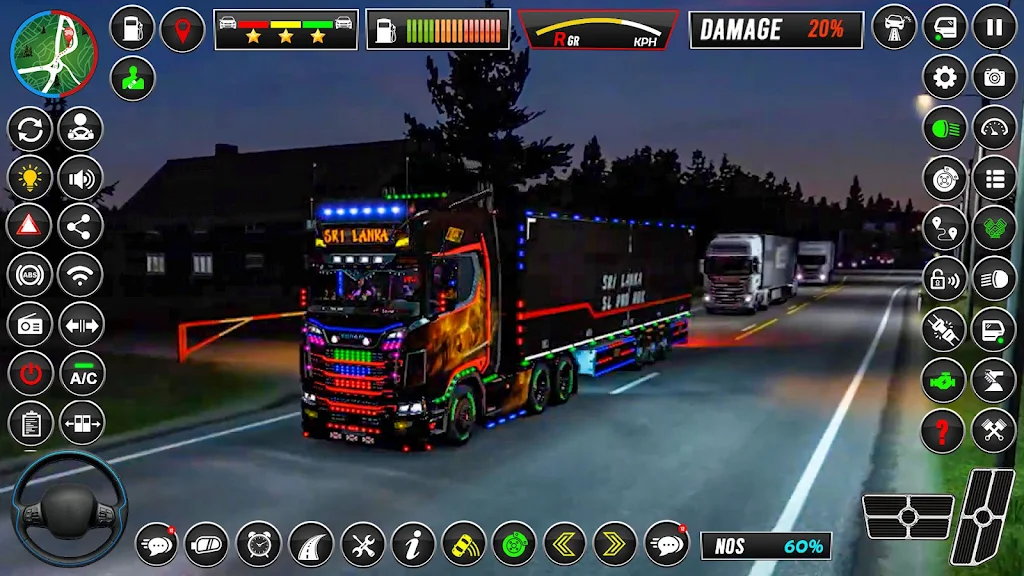This screenshot has width=1024, height=576.
Task: Select the wrench and screwdriver repair button
Action: click(x=362, y=544)
